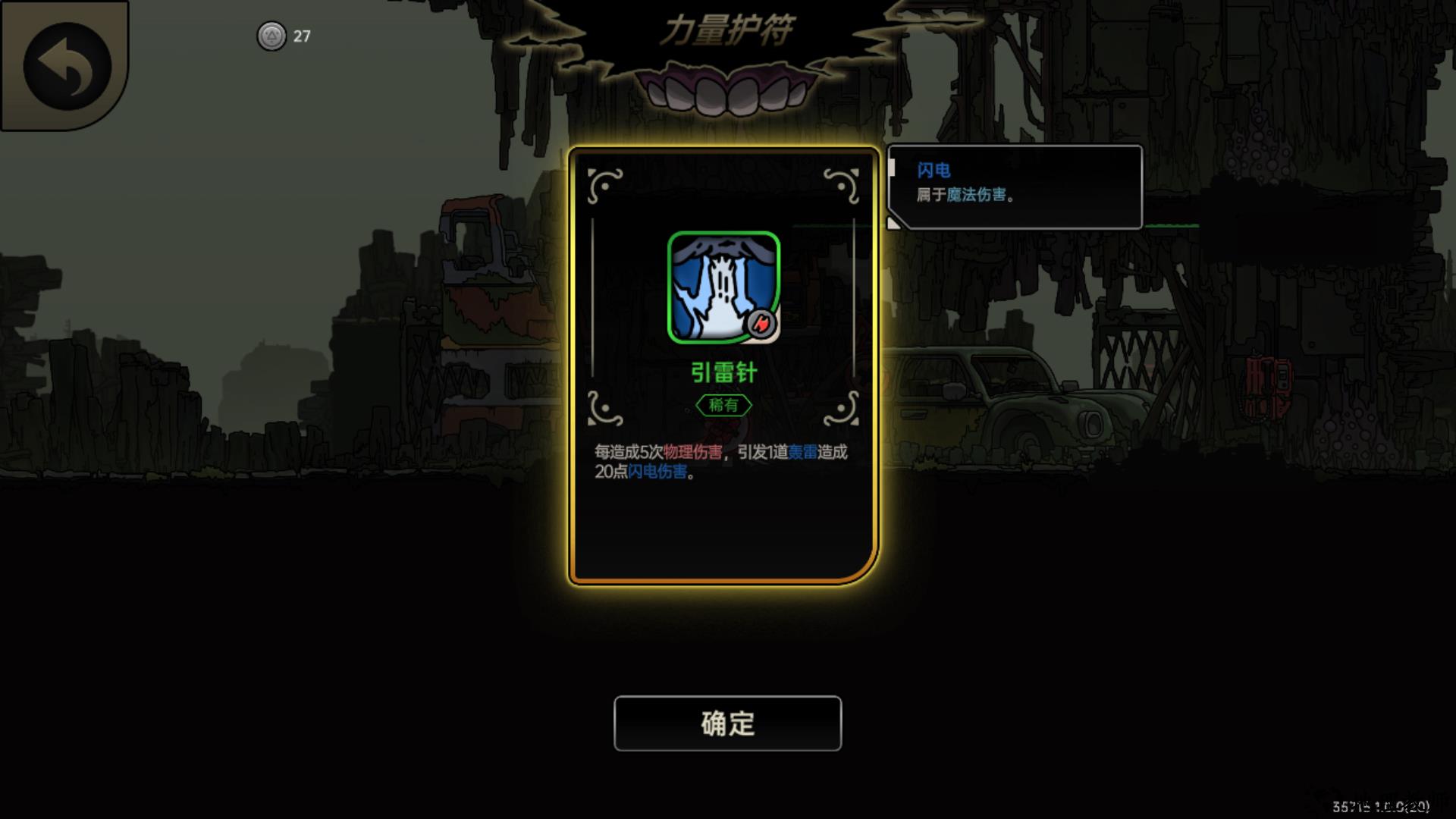Click the 闪电 tooltip header to pin it
This screenshot has height=819, width=1456.
(x=934, y=170)
